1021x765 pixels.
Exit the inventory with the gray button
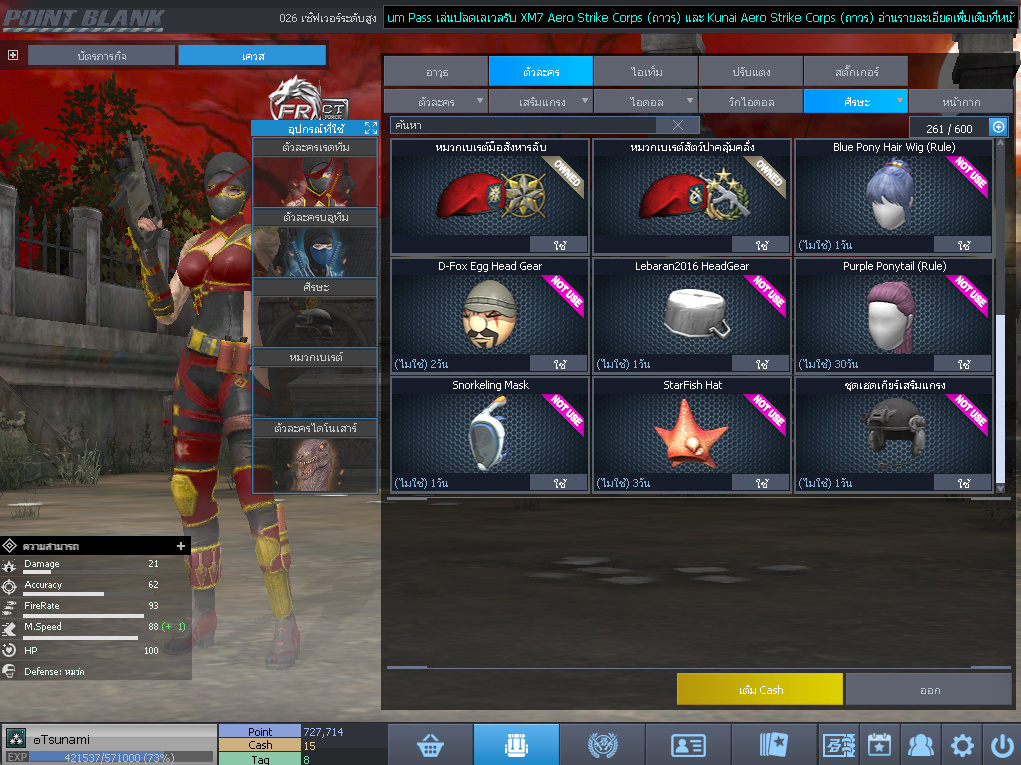click(x=928, y=689)
